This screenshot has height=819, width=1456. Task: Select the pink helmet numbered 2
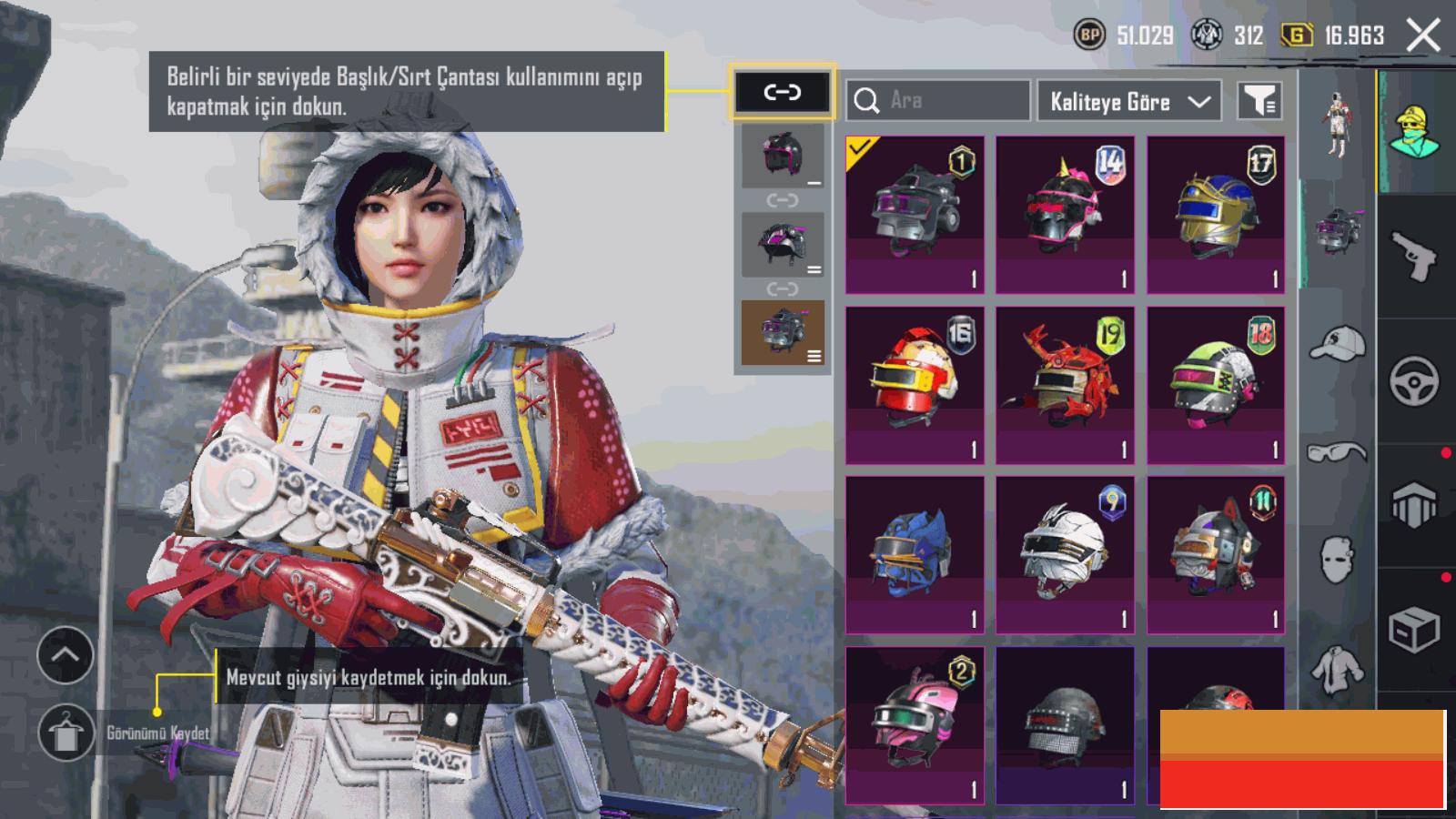click(915, 725)
